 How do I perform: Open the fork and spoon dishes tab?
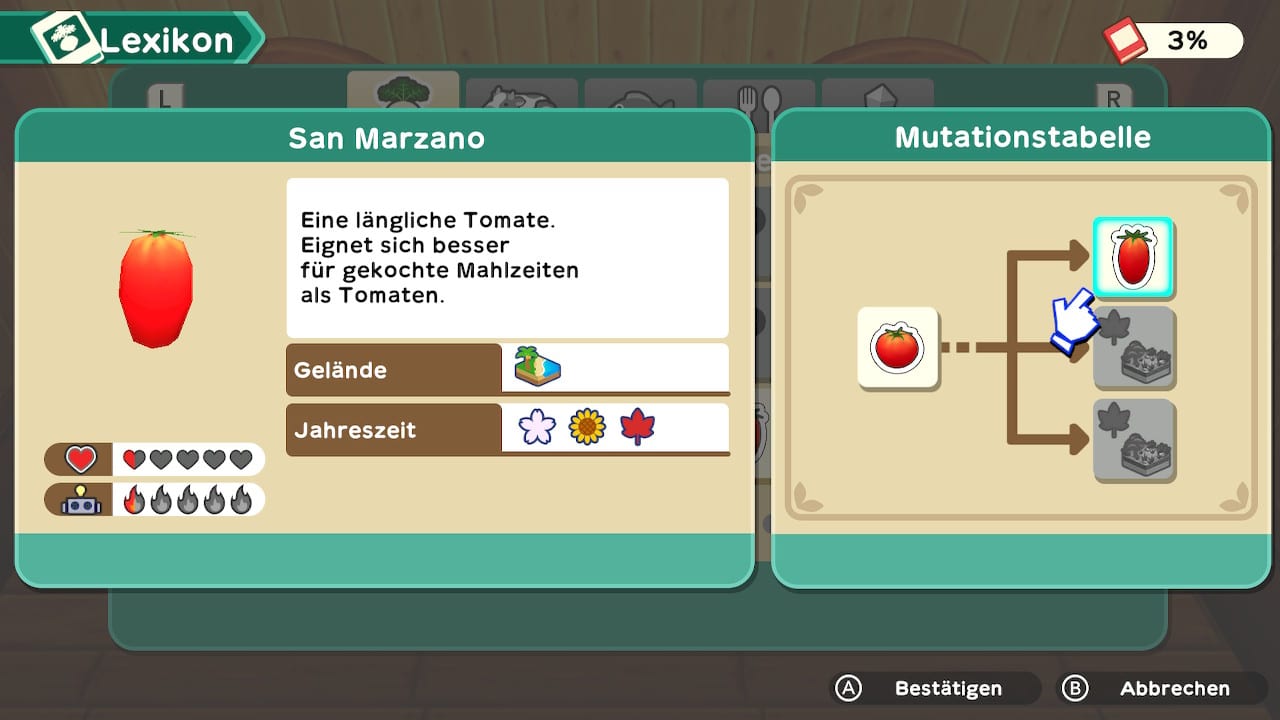(758, 98)
